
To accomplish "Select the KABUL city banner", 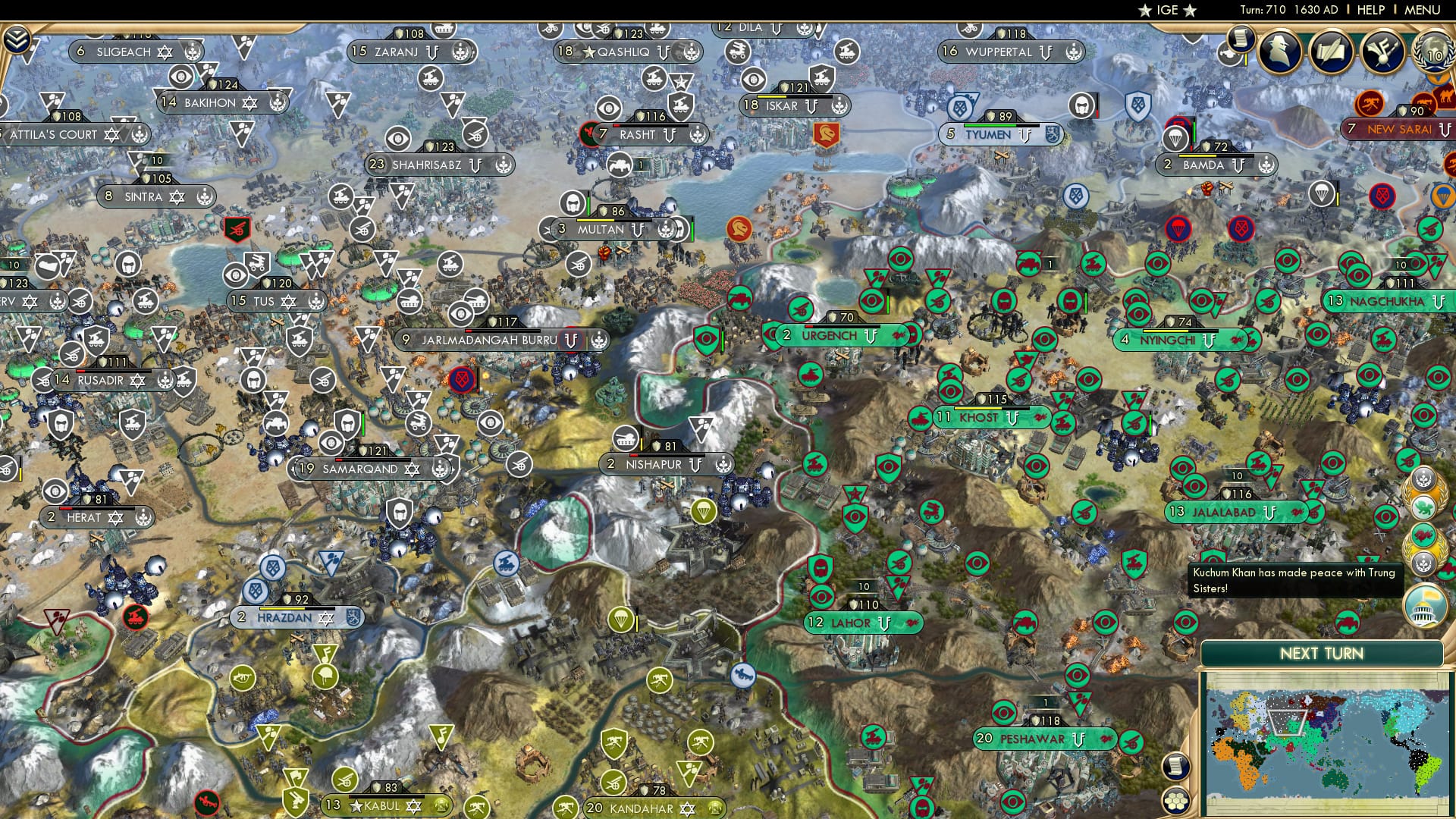I will coord(379,805).
